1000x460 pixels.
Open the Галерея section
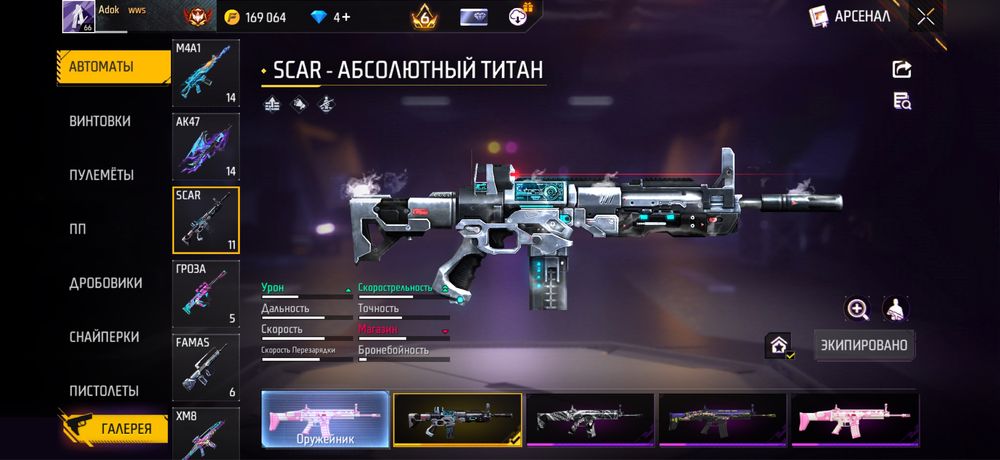point(113,429)
